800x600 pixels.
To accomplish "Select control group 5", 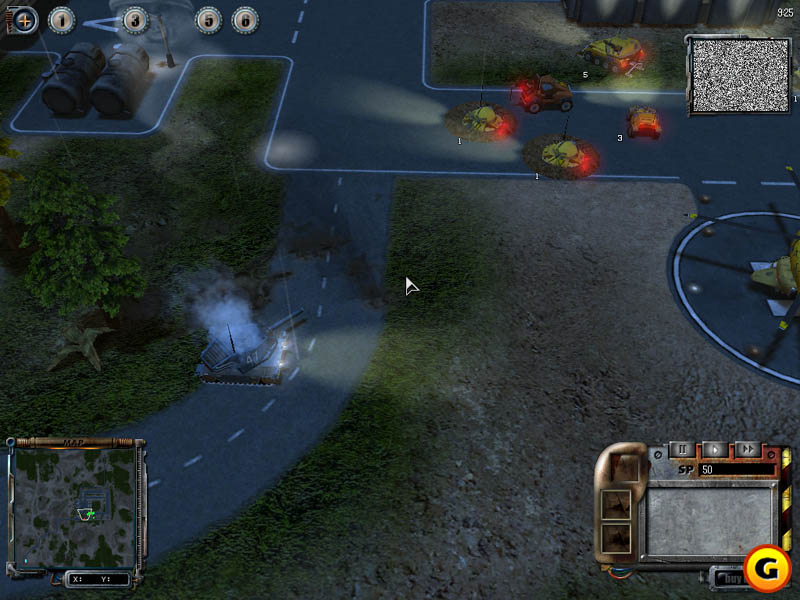I will [208, 19].
